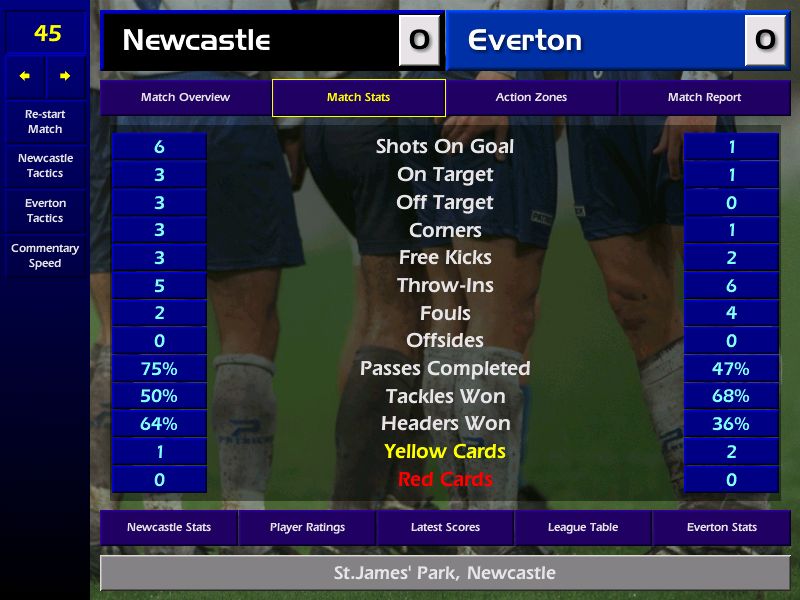800x600 pixels.
Task: Click the right yellow arrow button
Action: coord(65,76)
